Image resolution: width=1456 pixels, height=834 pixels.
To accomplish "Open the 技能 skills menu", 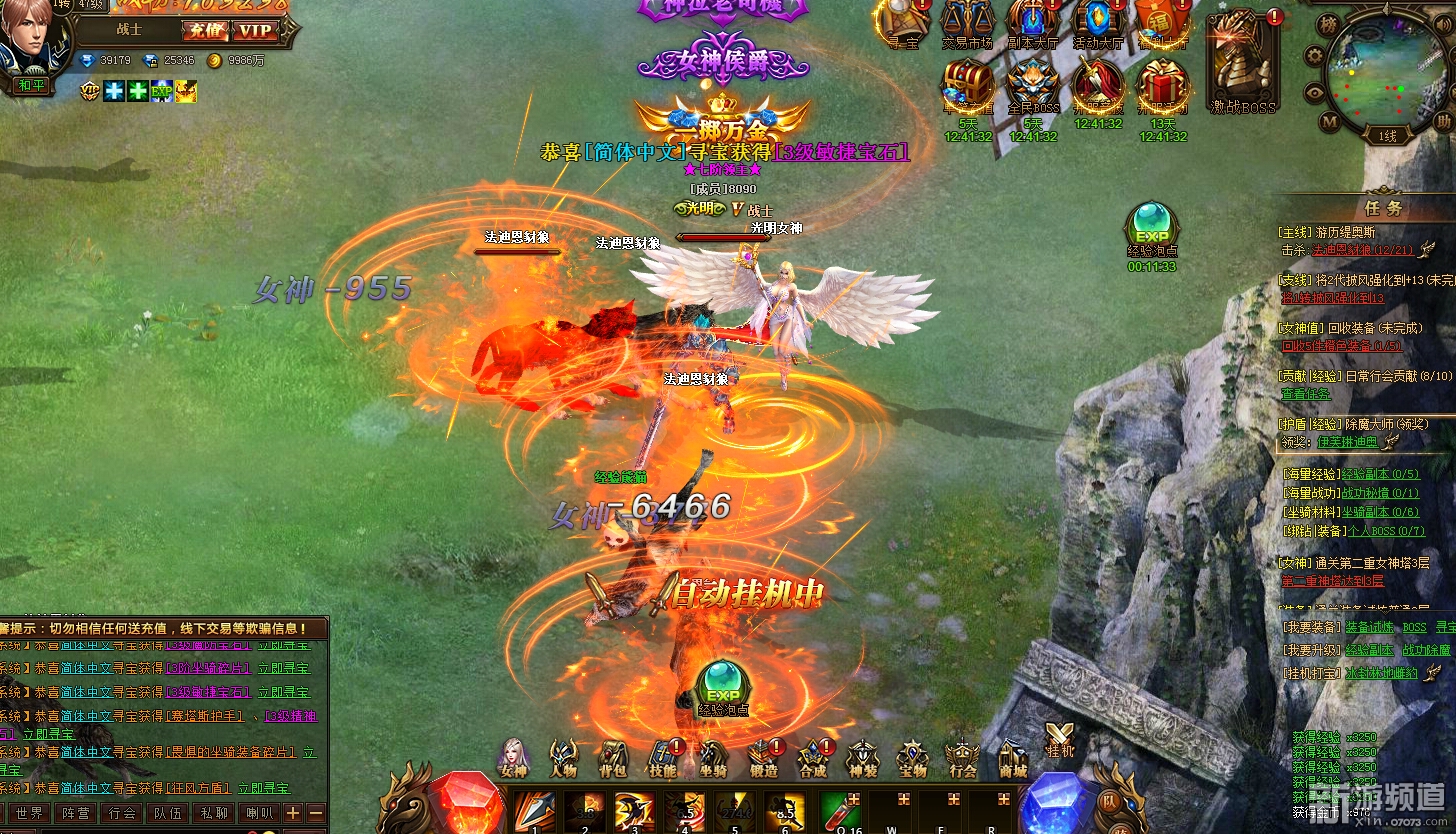I will coord(662,757).
